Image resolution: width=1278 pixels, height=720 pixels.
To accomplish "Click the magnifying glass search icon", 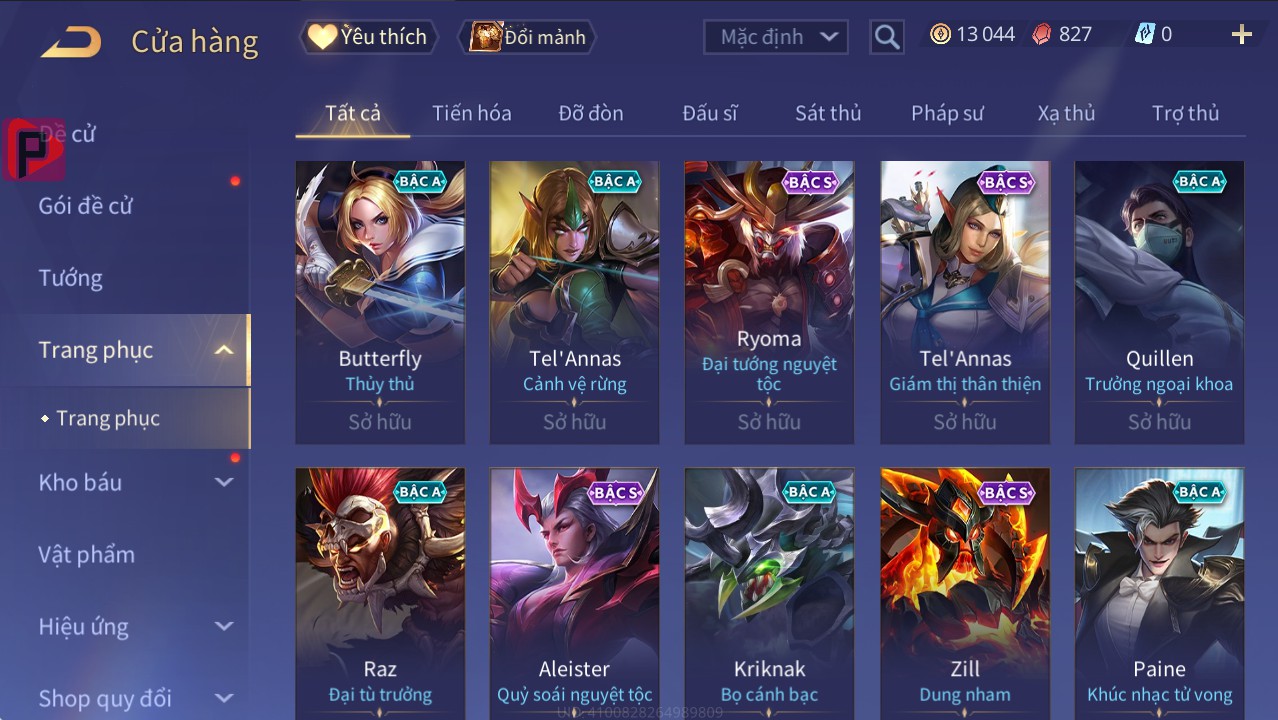I will [886, 37].
